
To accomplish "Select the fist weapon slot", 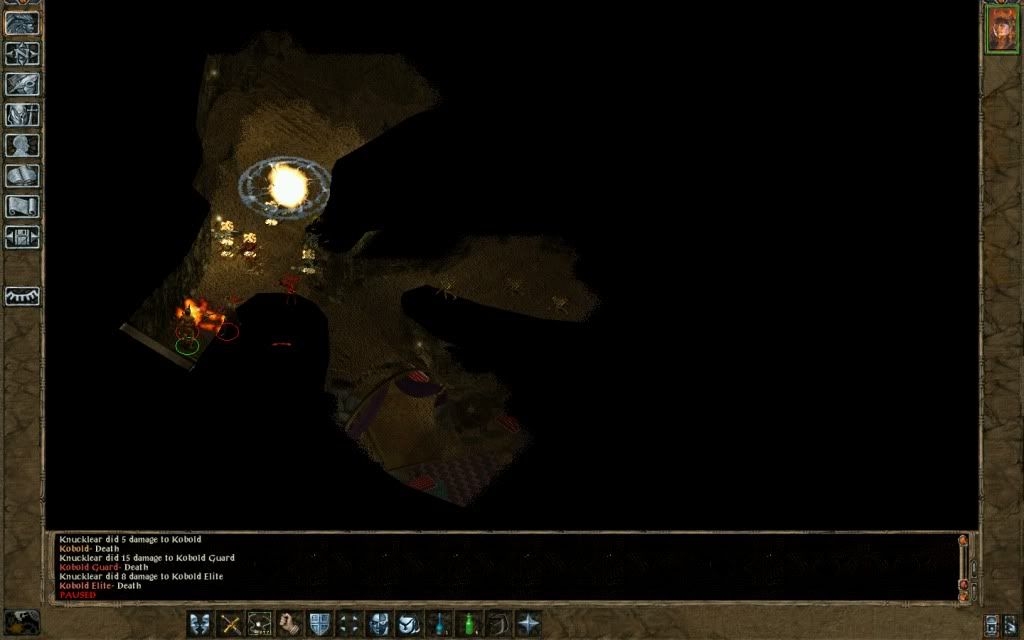I will tap(290, 624).
